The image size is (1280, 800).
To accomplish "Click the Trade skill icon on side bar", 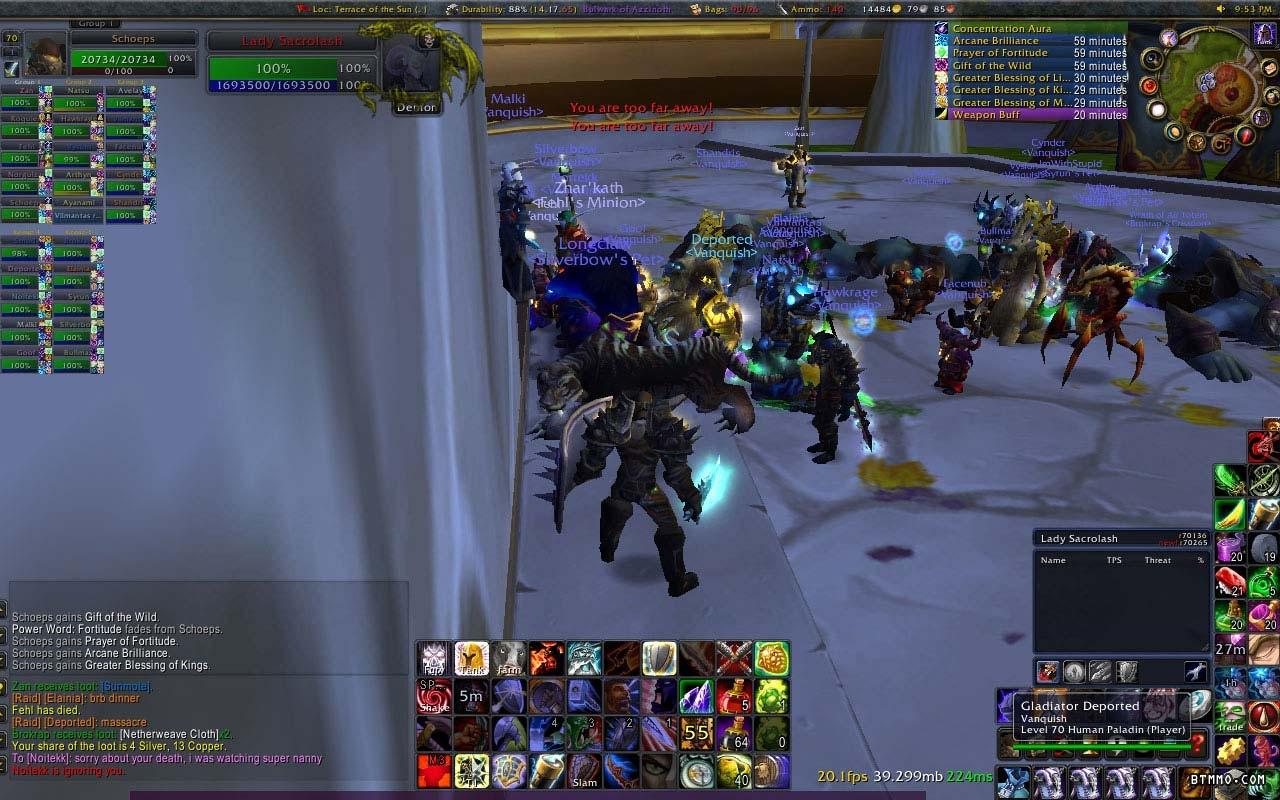I will [1230, 716].
